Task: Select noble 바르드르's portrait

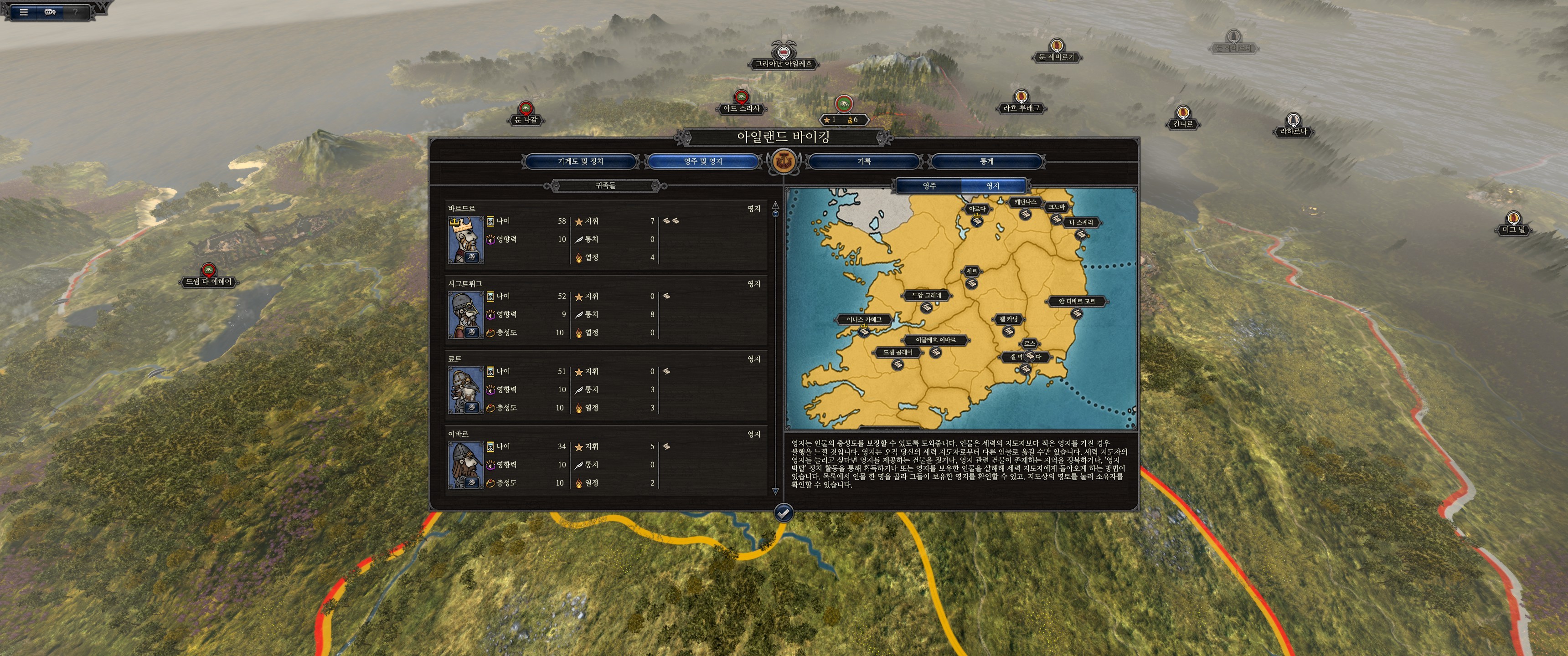Action: pyautogui.click(x=466, y=240)
